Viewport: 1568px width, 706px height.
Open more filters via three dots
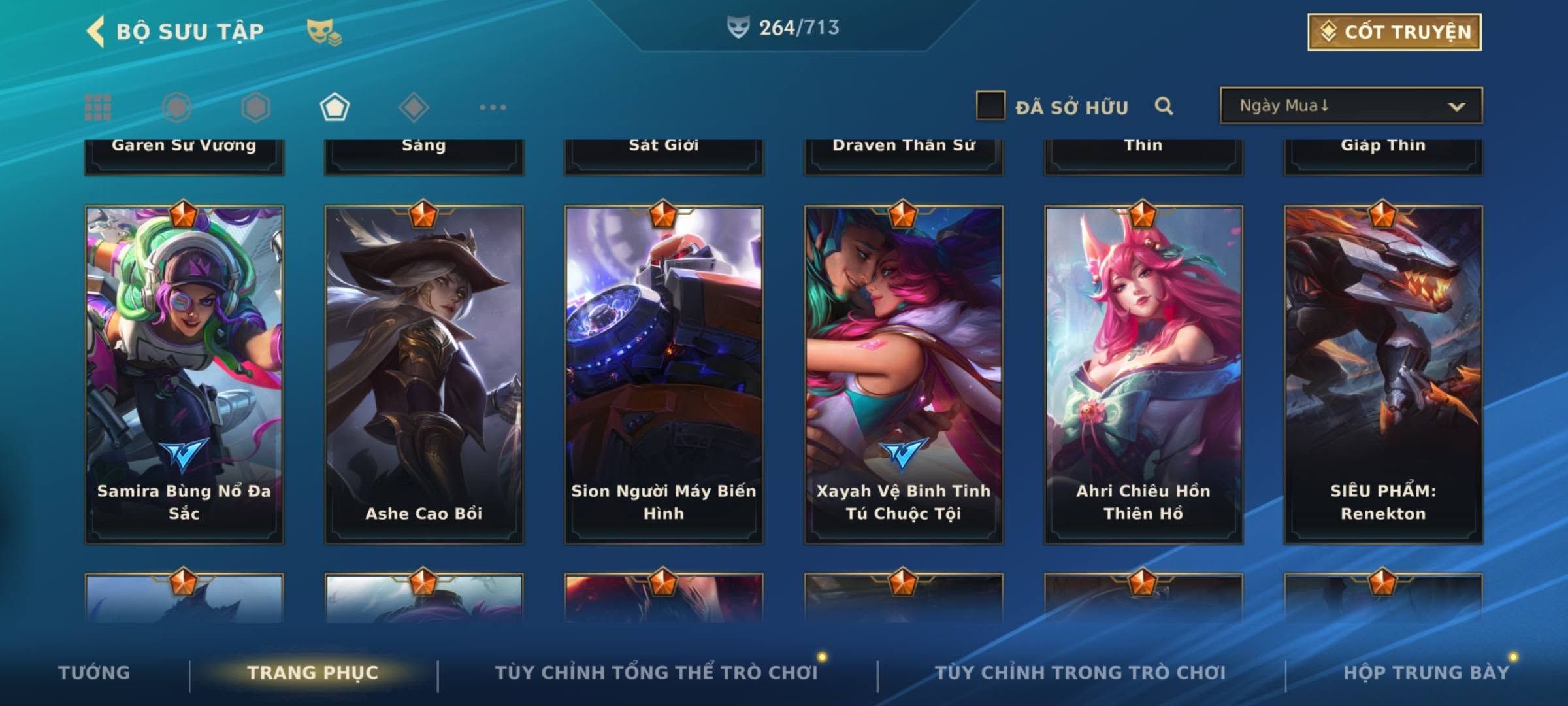point(493,107)
